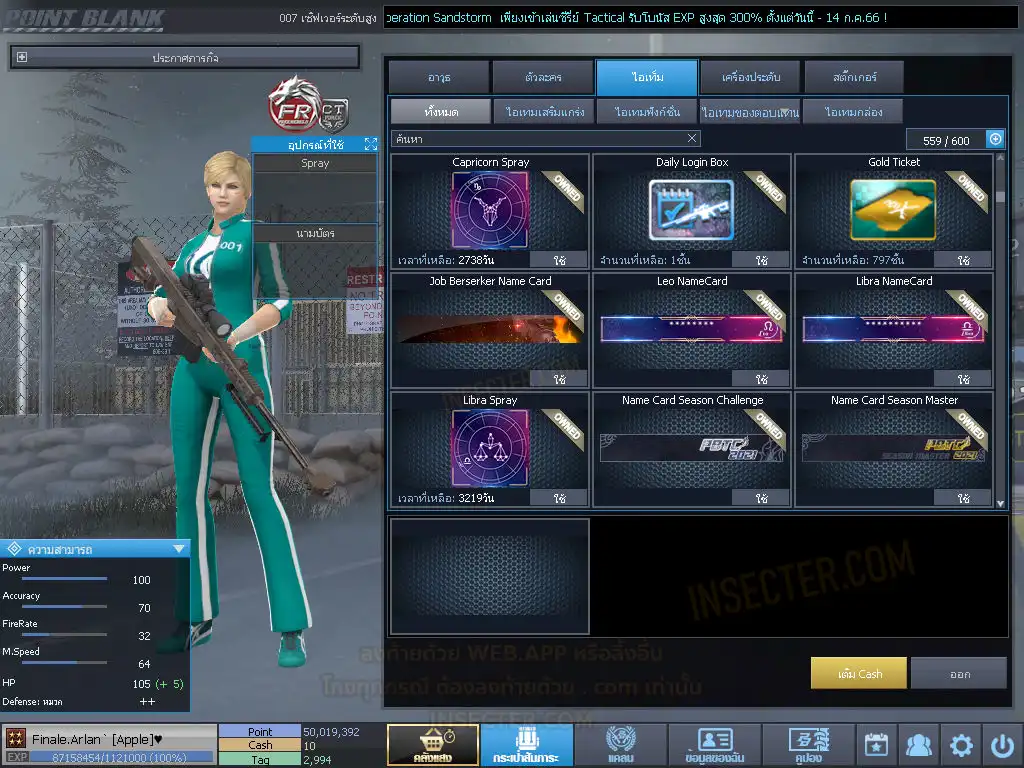Image resolution: width=1024 pixels, height=768 pixels.
Task: Select the เครื่องประดับ accessories tab
Action: pyautogui.click(x=748, y=77)
